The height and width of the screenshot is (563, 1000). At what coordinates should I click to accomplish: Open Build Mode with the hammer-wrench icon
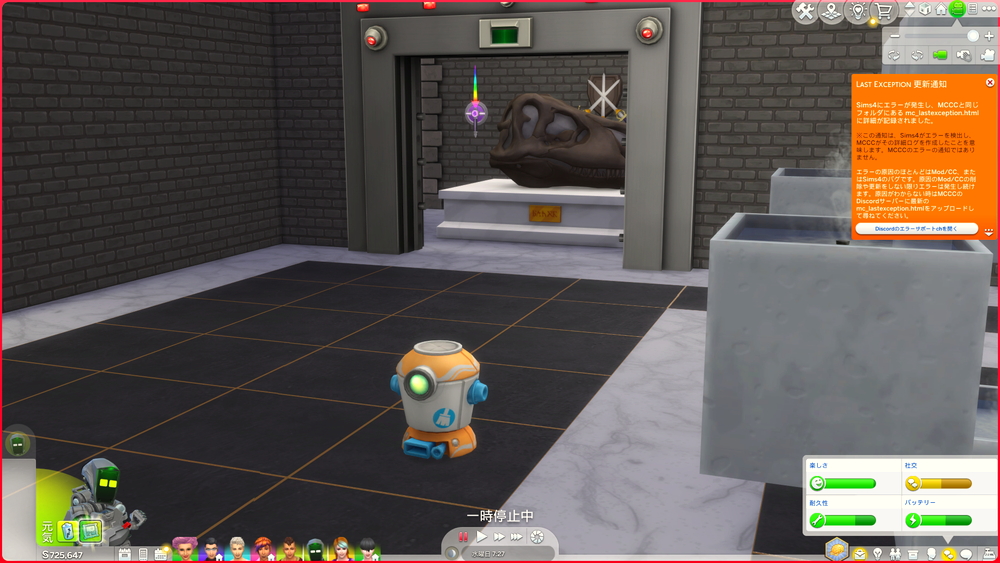(x=806, y=11)
